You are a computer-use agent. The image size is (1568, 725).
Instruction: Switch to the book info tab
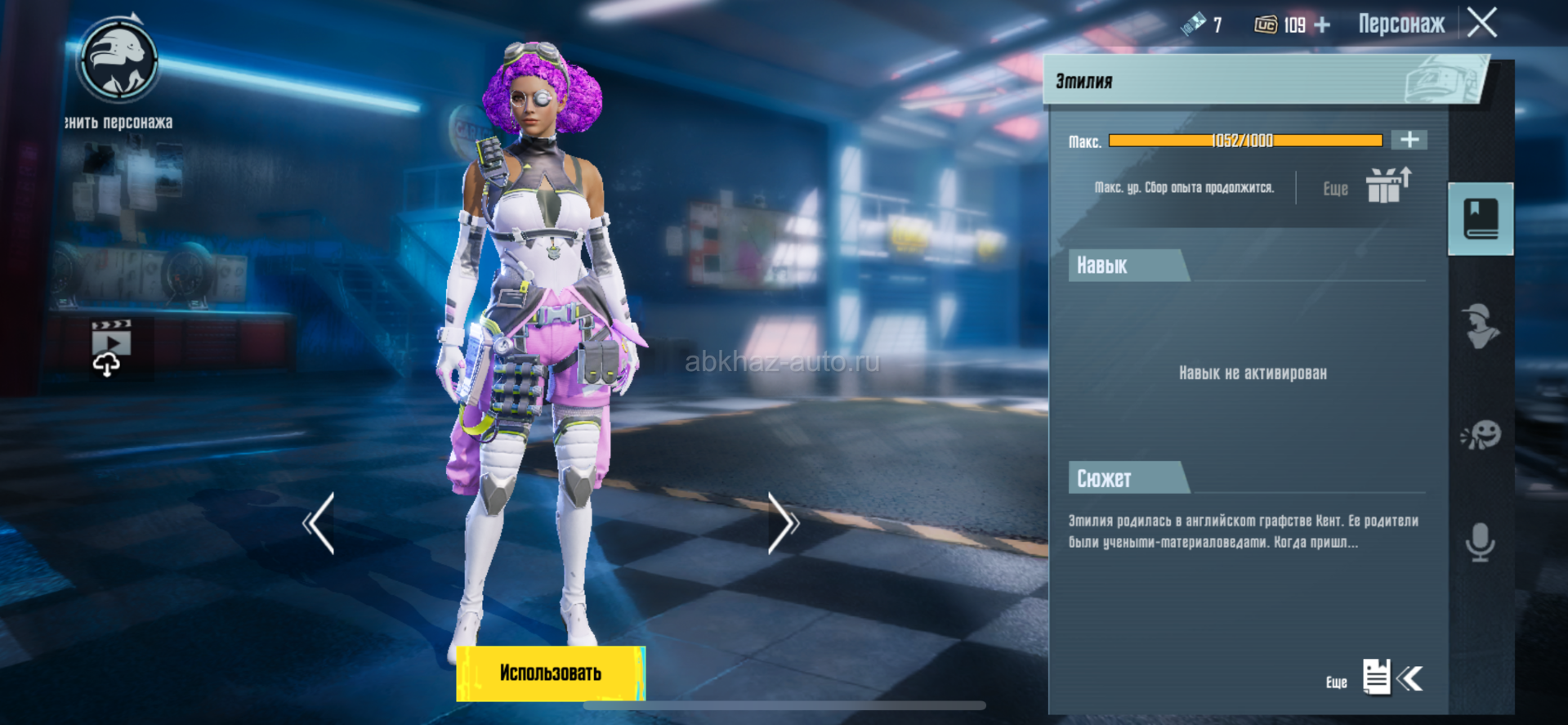coord(1481,219)
